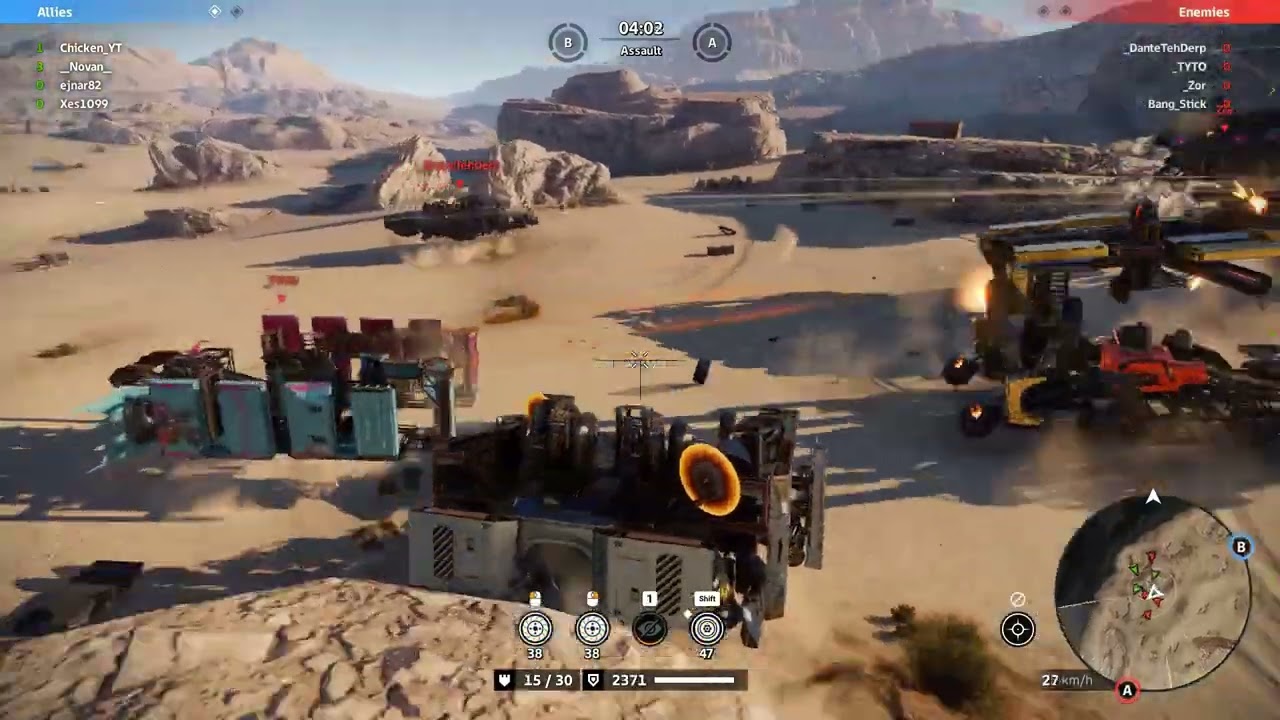1280x720 pixels.
Task: Activate the crossed-out eye cloak module
Action: (x=649, y=628)
